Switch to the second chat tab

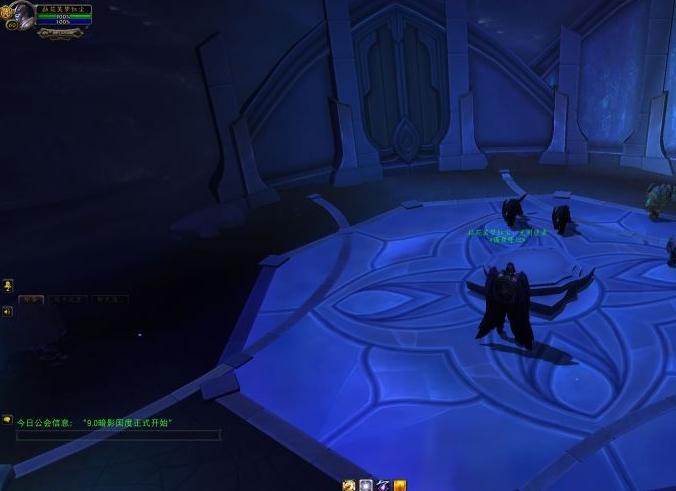tap(68, 299)
